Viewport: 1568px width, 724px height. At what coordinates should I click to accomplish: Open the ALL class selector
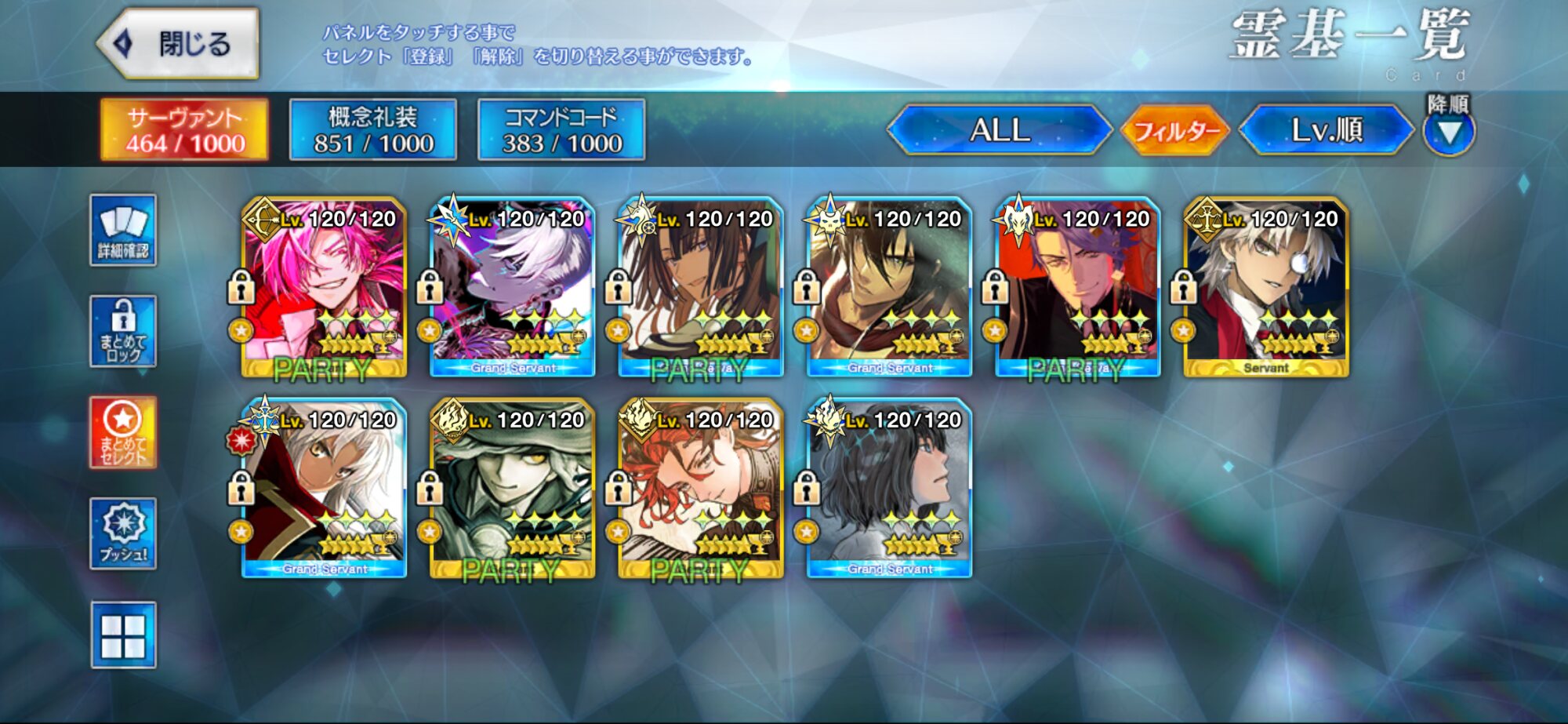pos(1000,130)
